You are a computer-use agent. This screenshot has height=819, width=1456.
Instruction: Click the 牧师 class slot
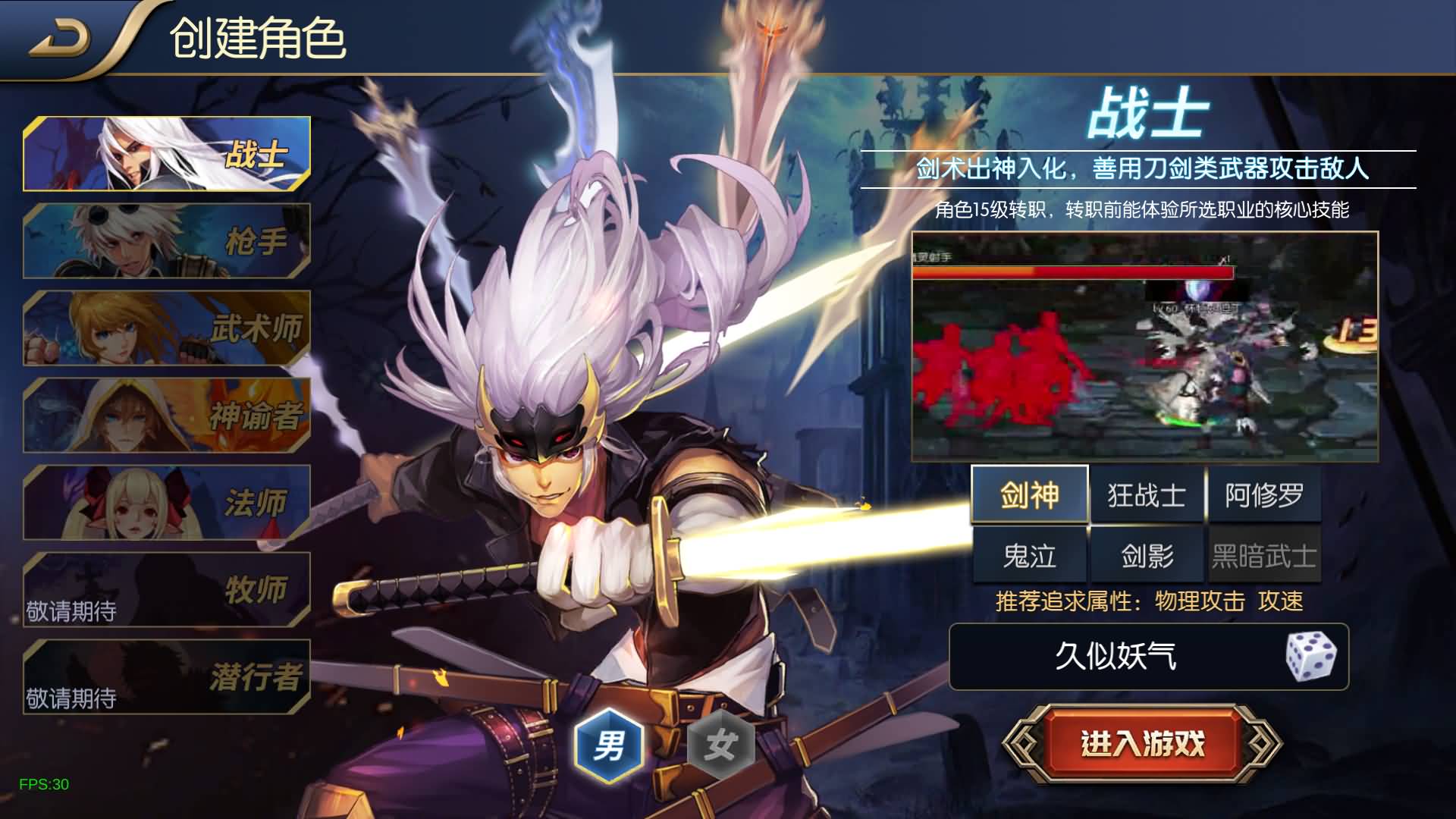(167, 590)
